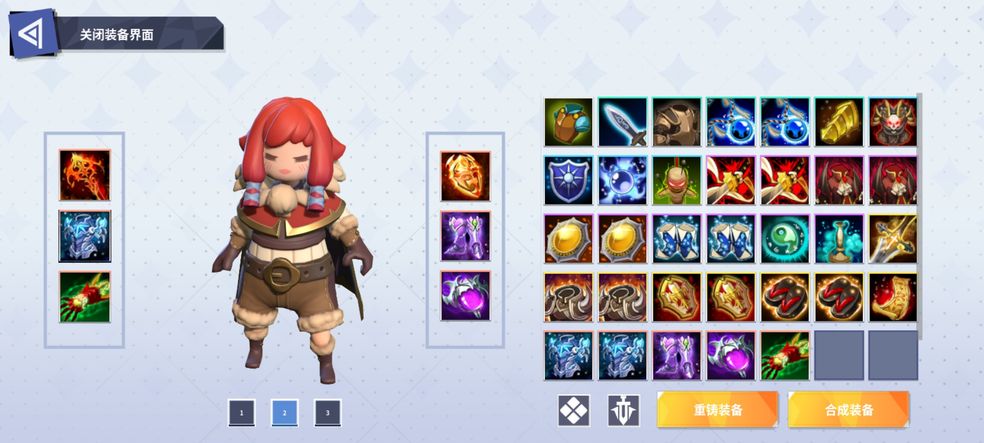Switch to equipment preset 3
This screenshot has height=443, width=984.
[x=327, y=411]
